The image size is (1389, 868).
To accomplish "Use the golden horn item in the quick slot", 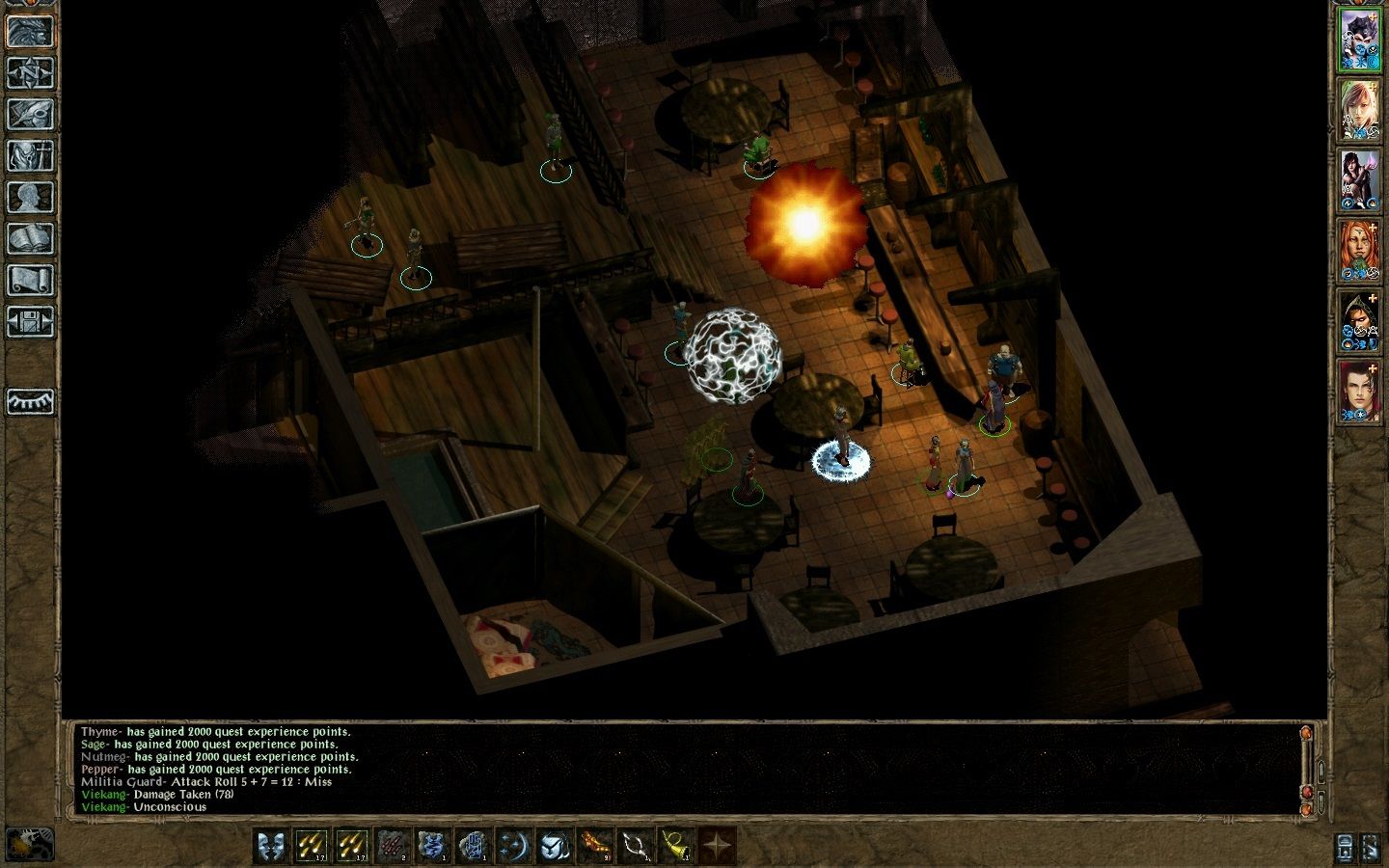I will [x=676, y=846].
